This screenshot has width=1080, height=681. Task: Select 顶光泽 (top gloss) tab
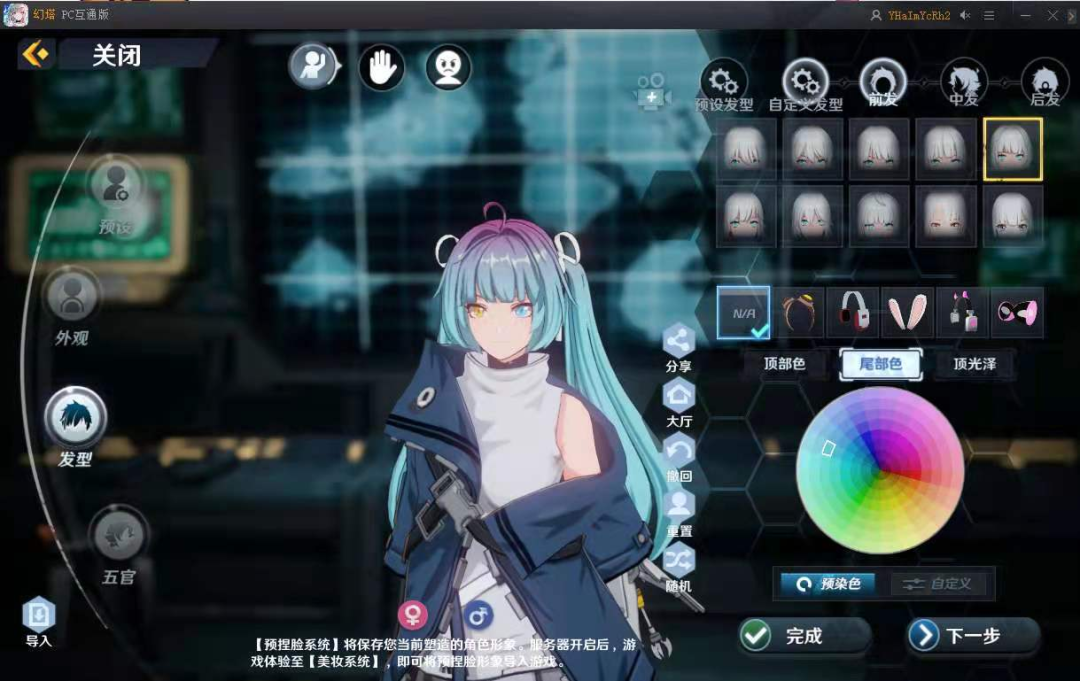974,364
